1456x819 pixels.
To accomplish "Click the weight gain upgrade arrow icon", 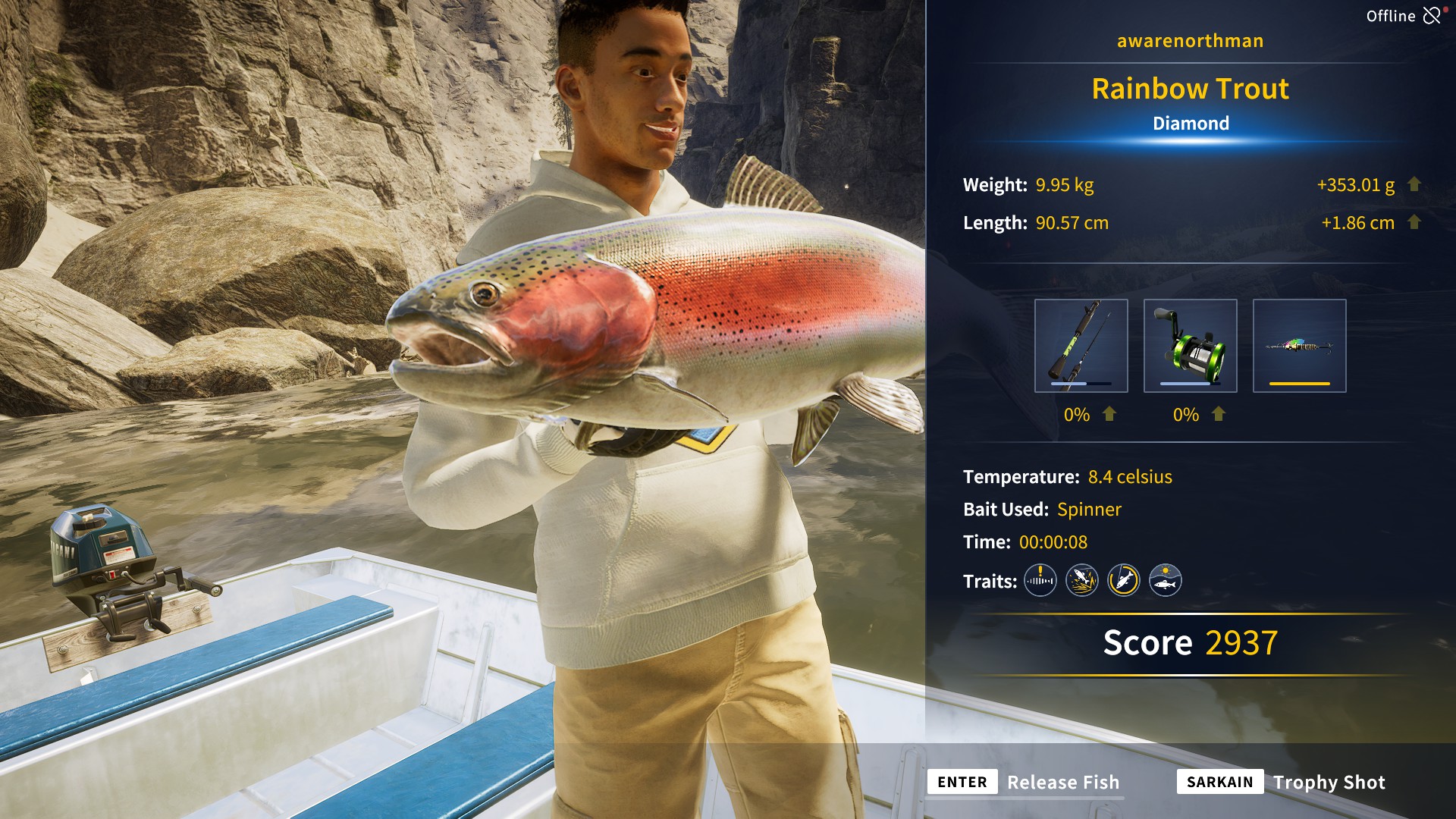I will [x=1414, y=184].
